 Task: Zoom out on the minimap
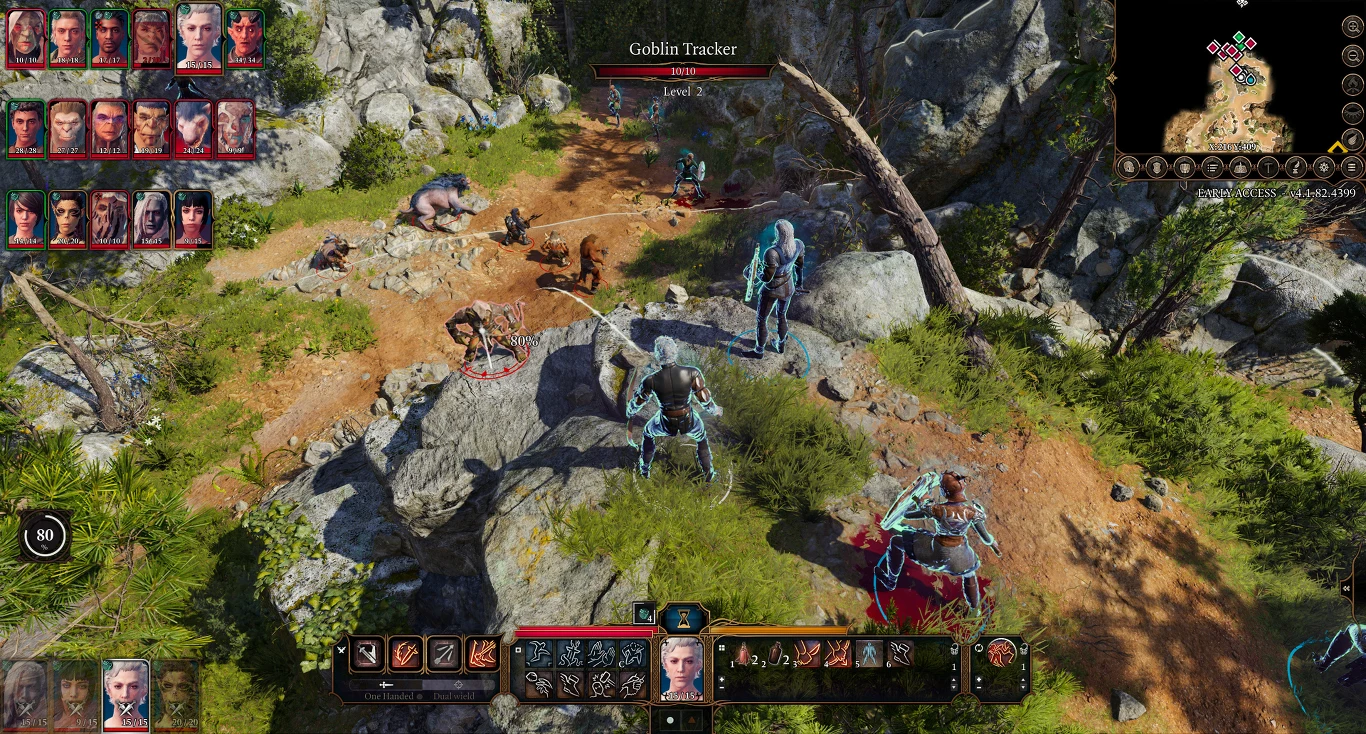[1352, 55]
